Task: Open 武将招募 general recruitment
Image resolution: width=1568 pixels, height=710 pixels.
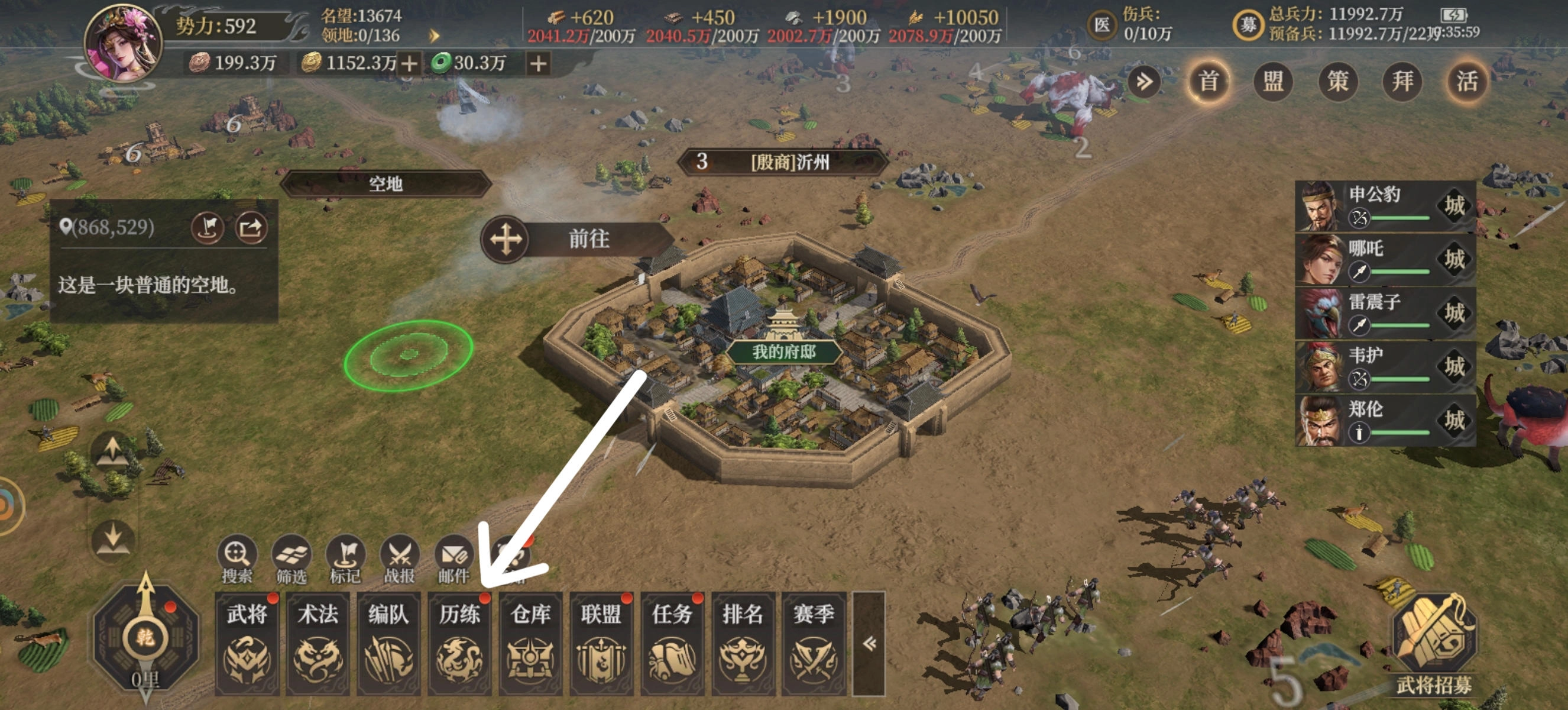Action: click(1434, 644)
